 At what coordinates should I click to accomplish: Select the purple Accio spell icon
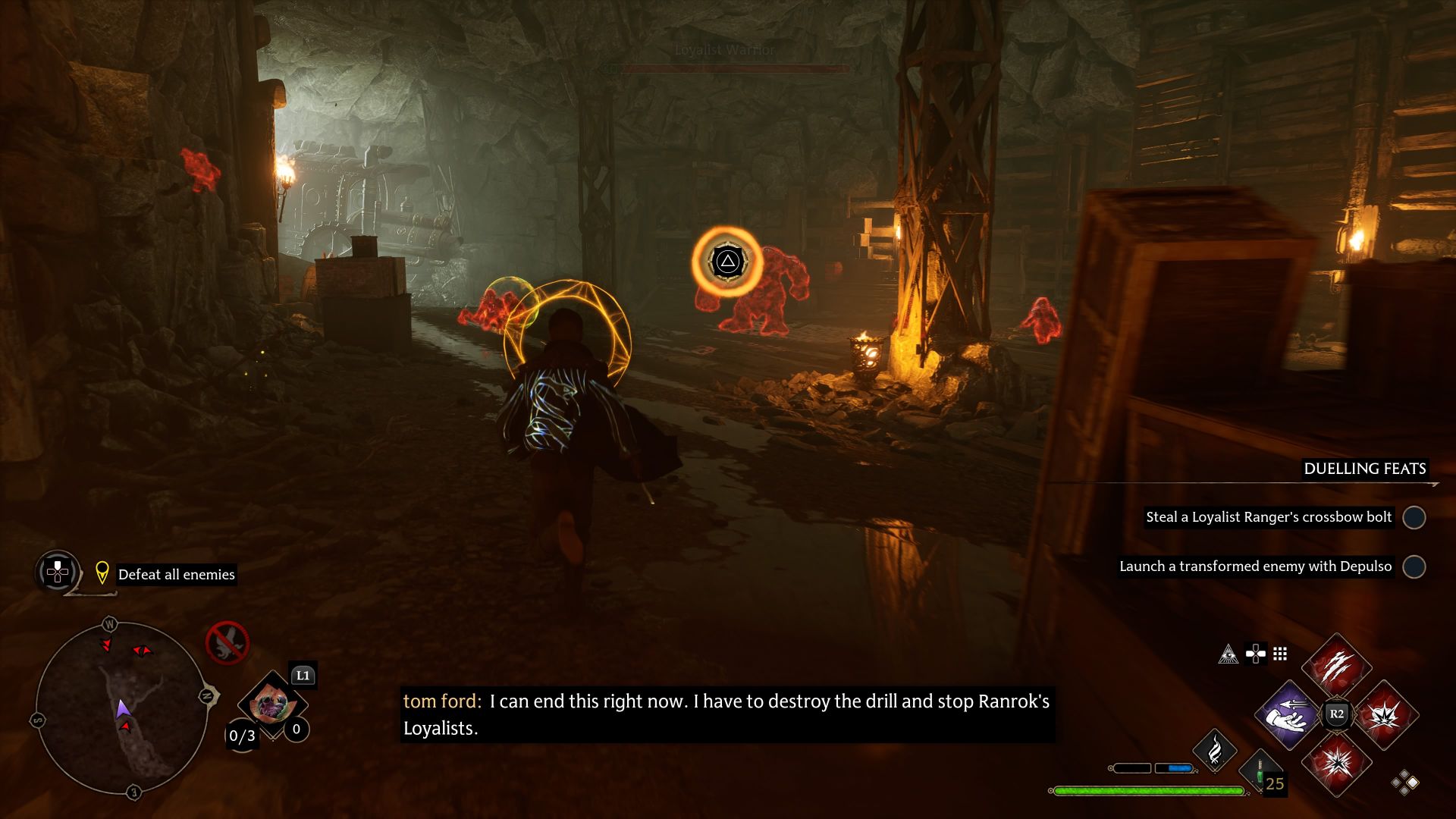click(1288, 715)
